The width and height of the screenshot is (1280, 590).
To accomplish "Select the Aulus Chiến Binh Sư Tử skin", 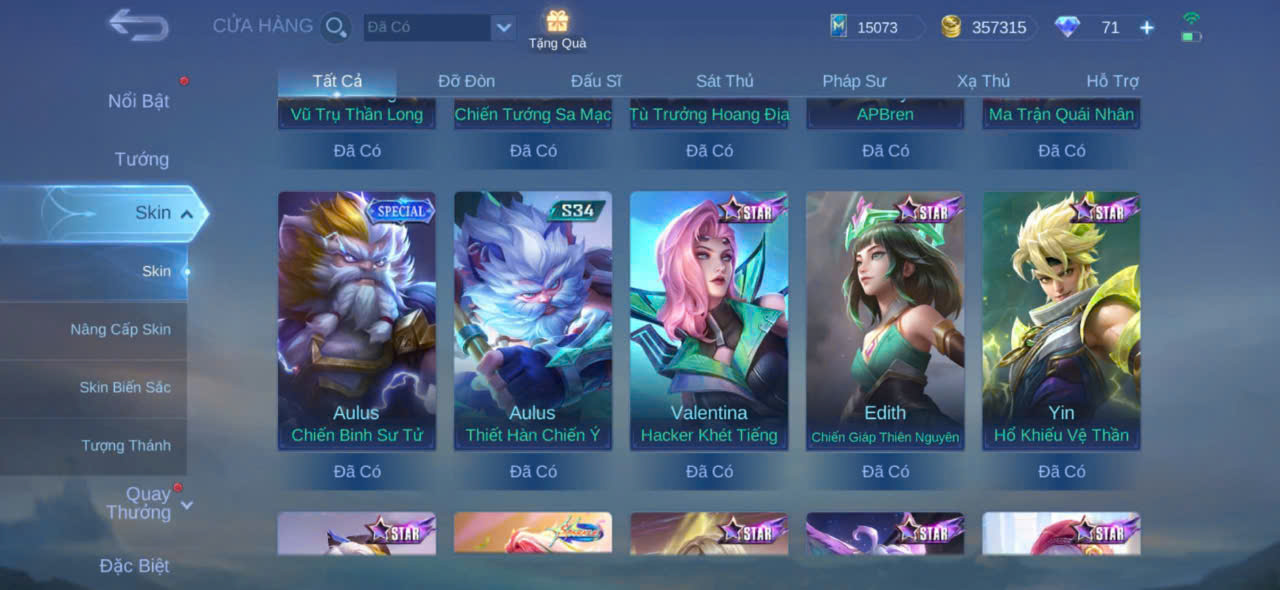I will pyautogui.click(x=357, y=320).
